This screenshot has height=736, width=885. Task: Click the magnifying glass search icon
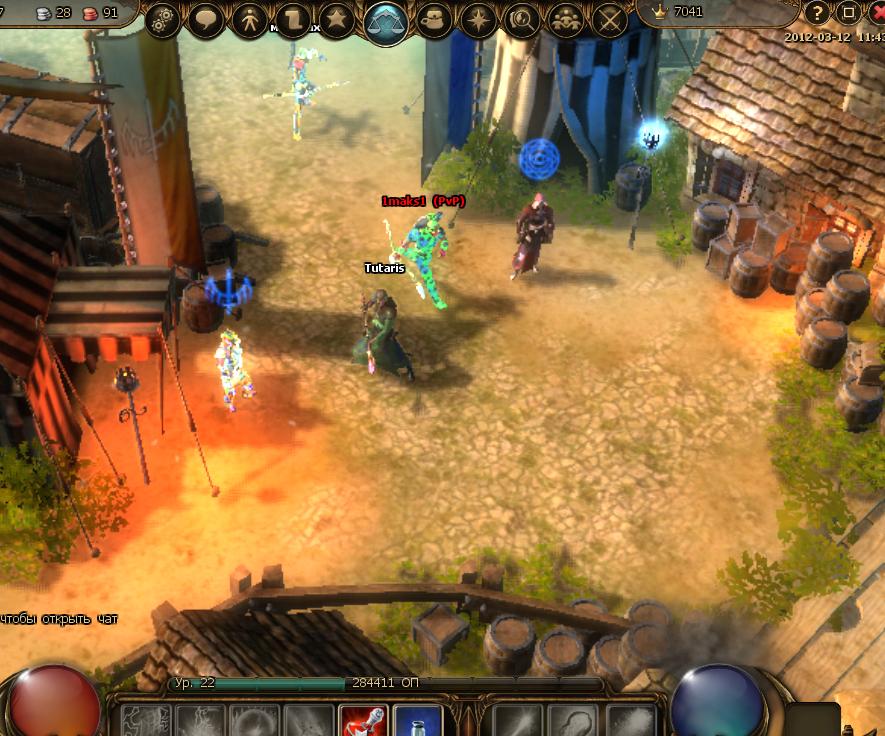point(521,20)
